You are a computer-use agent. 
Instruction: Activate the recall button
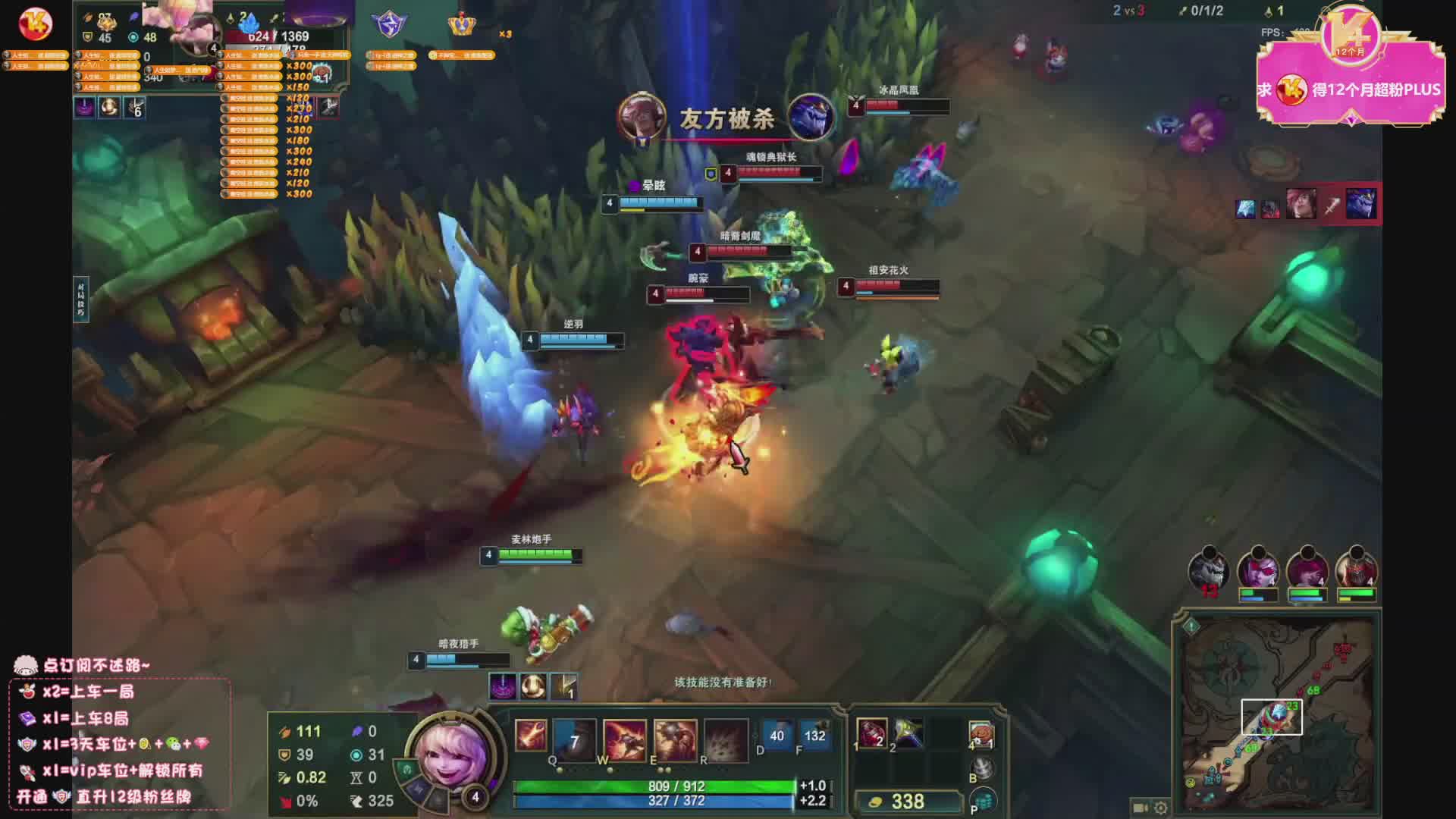point(982,769)
